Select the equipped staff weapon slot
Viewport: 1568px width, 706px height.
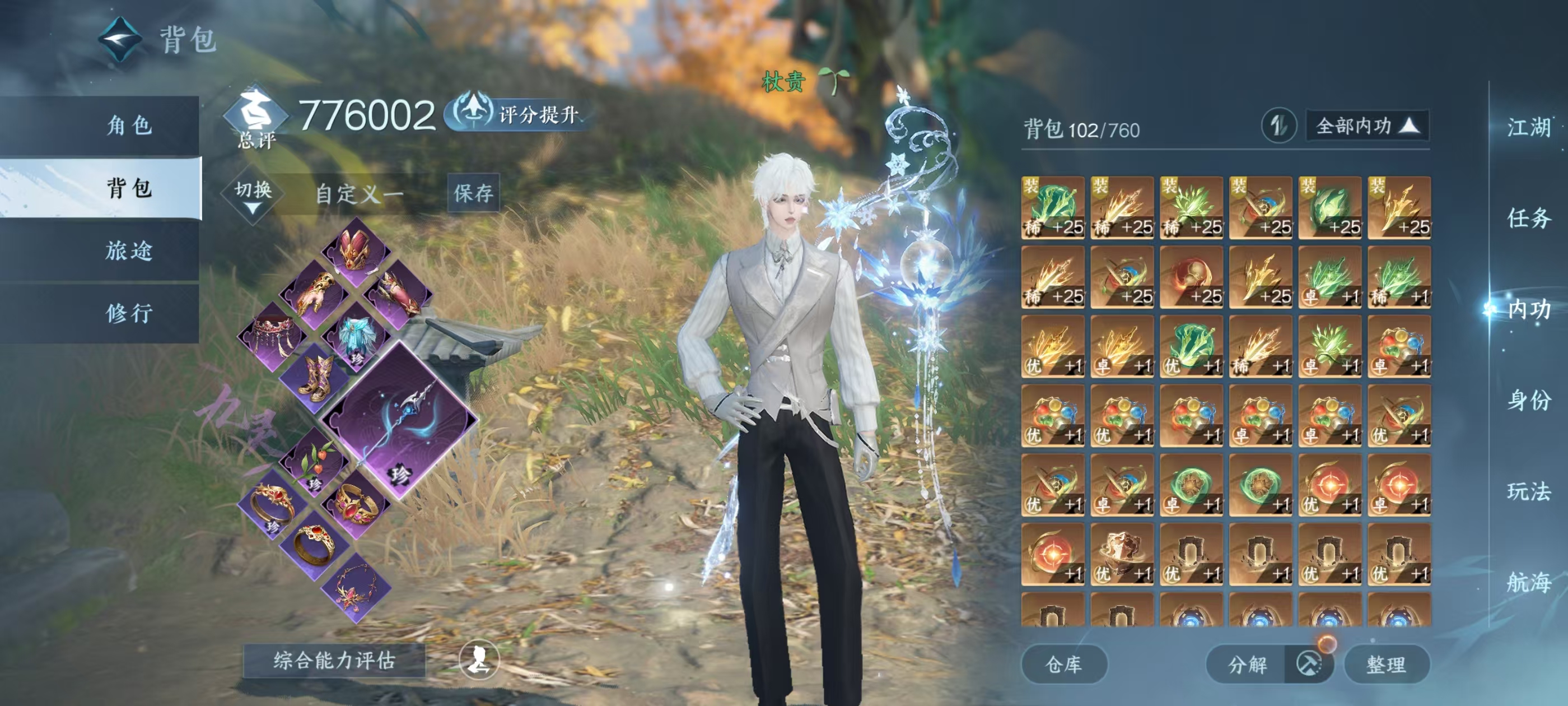[x=399, y=420]
